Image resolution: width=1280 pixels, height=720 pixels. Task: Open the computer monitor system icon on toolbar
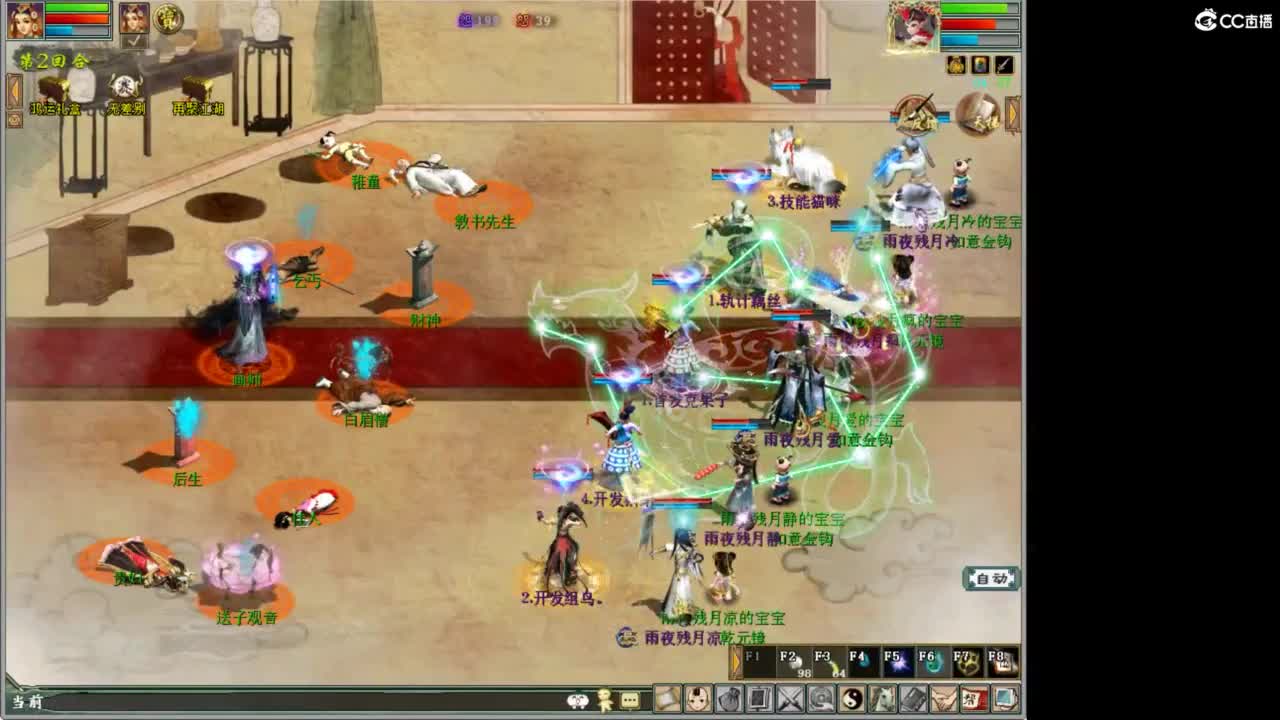(1003, 697)
